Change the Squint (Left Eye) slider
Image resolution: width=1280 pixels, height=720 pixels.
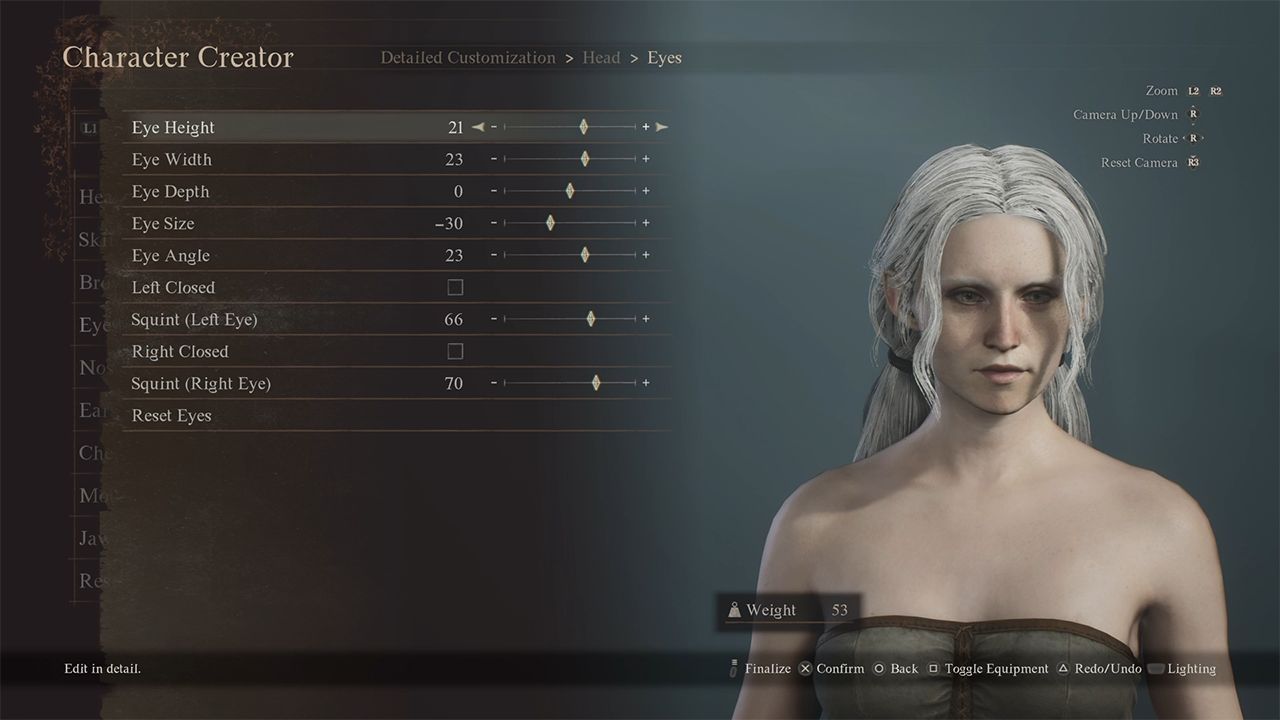tap(591, 319)
